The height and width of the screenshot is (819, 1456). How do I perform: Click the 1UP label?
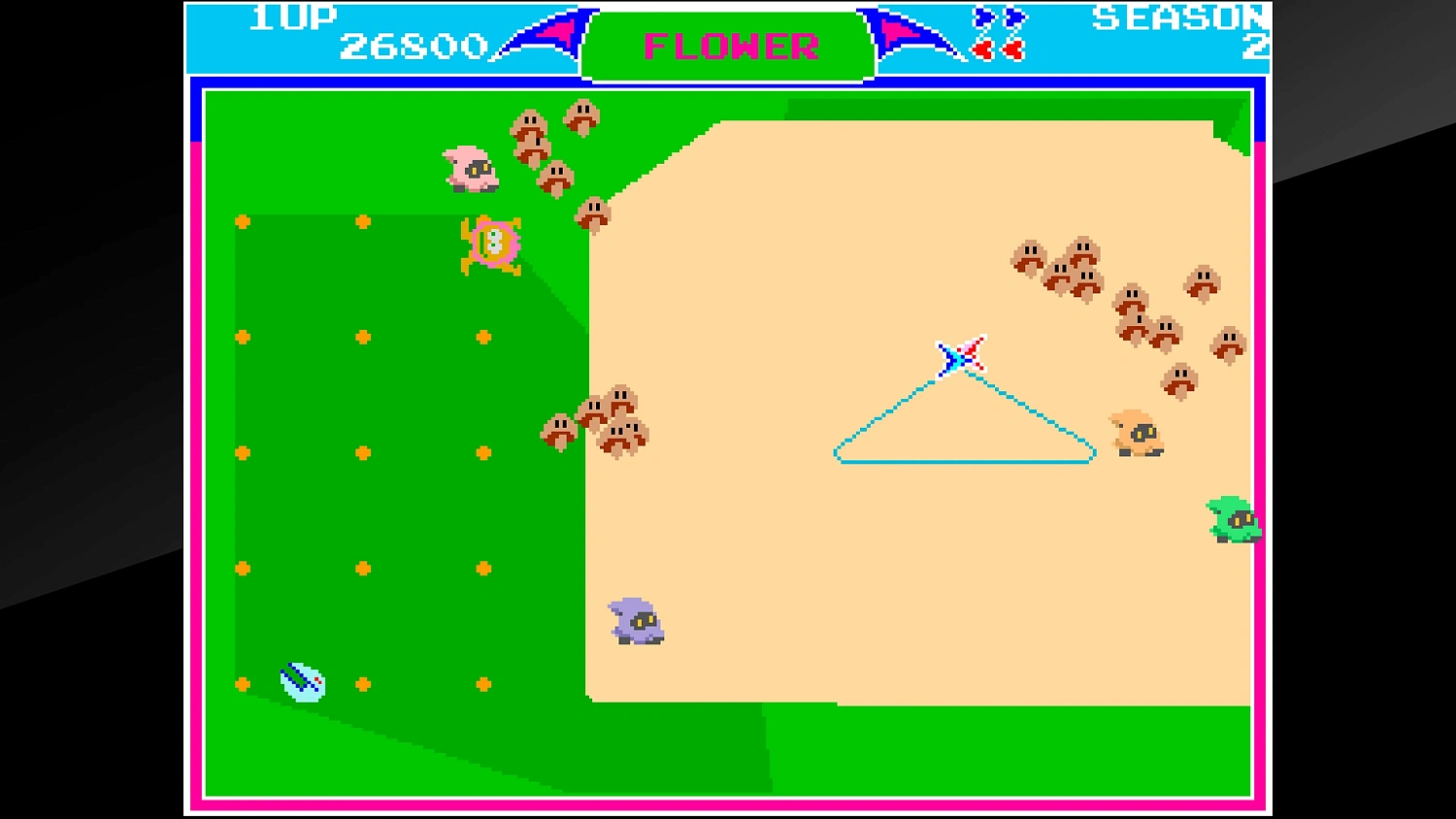pos(292,16)
